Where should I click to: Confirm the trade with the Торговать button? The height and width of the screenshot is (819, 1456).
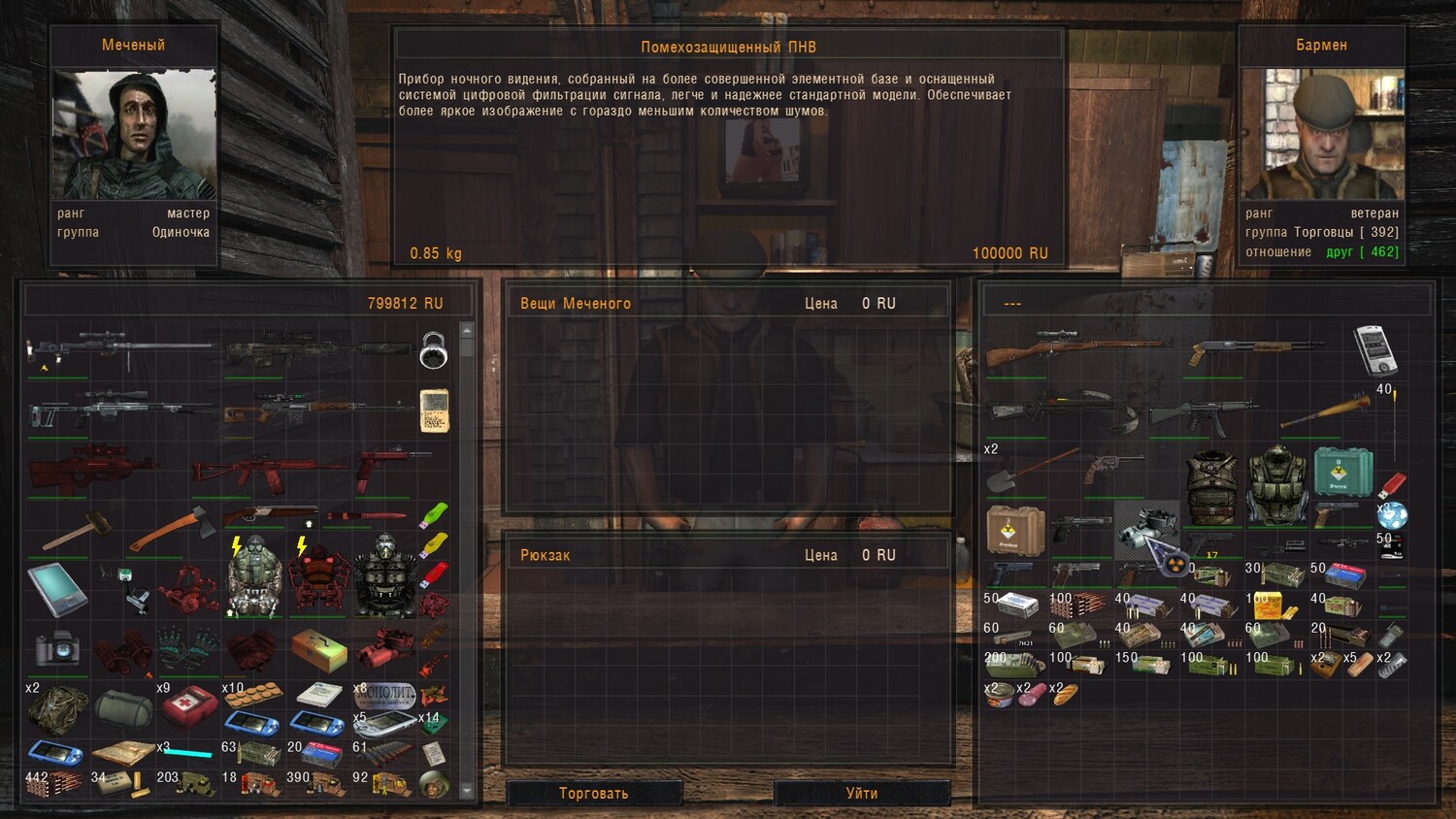593,793
